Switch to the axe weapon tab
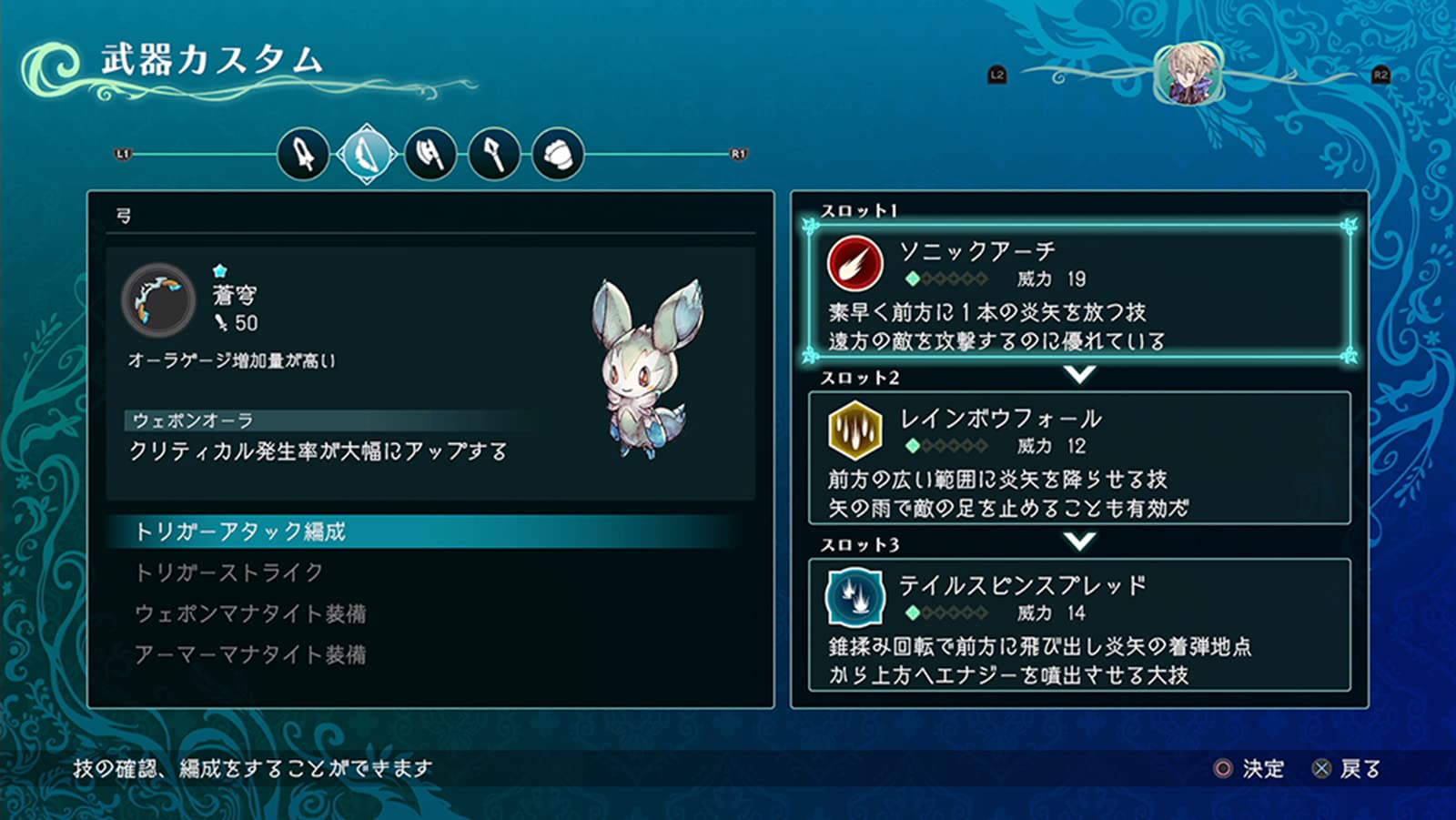The width and height of the screenshot is (1456, 820). click(x=430, y=155)
